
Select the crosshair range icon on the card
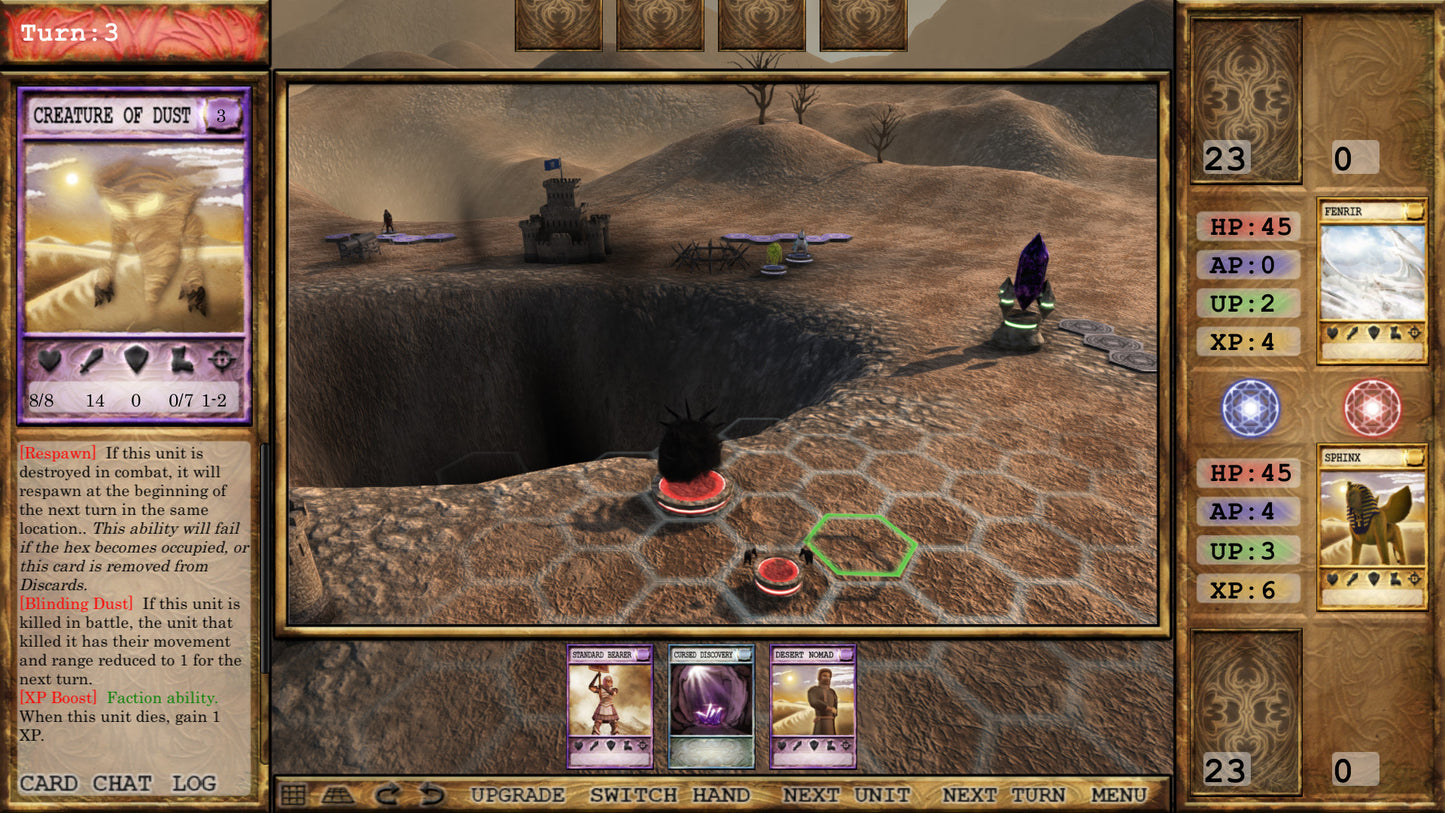tap(222, 358)
